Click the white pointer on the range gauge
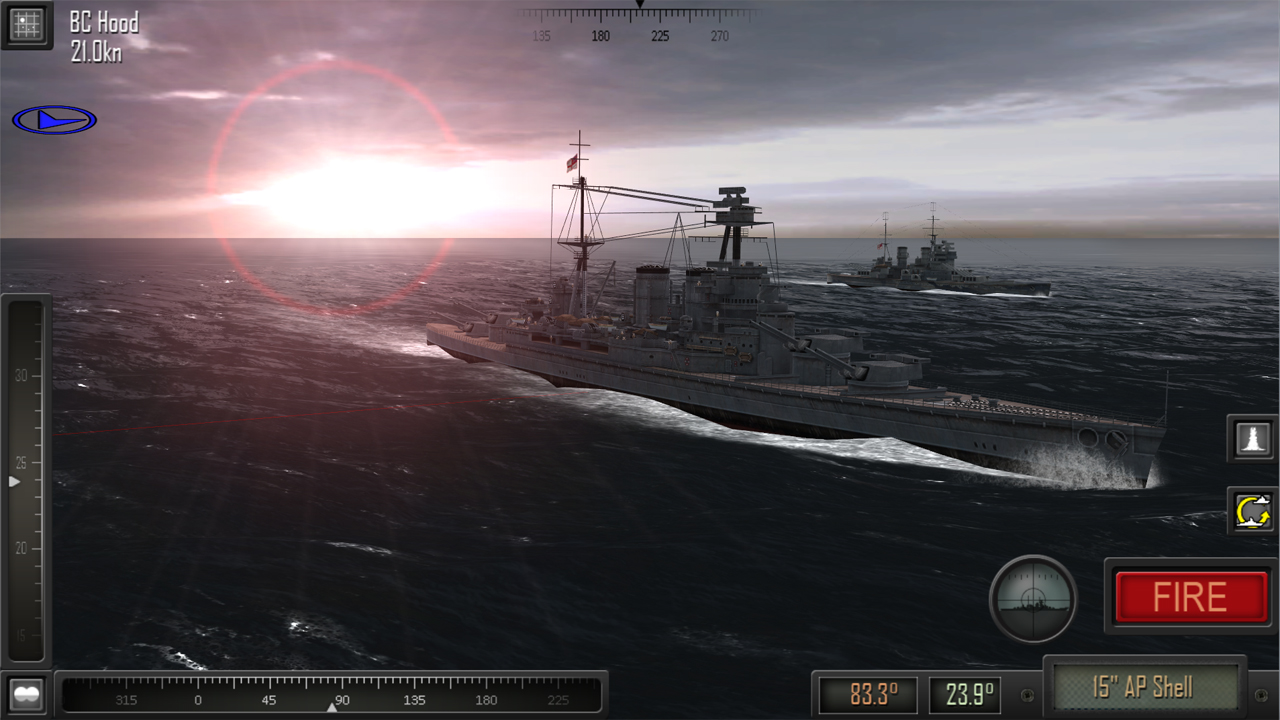1280x720 pixels. pos(14,480)
